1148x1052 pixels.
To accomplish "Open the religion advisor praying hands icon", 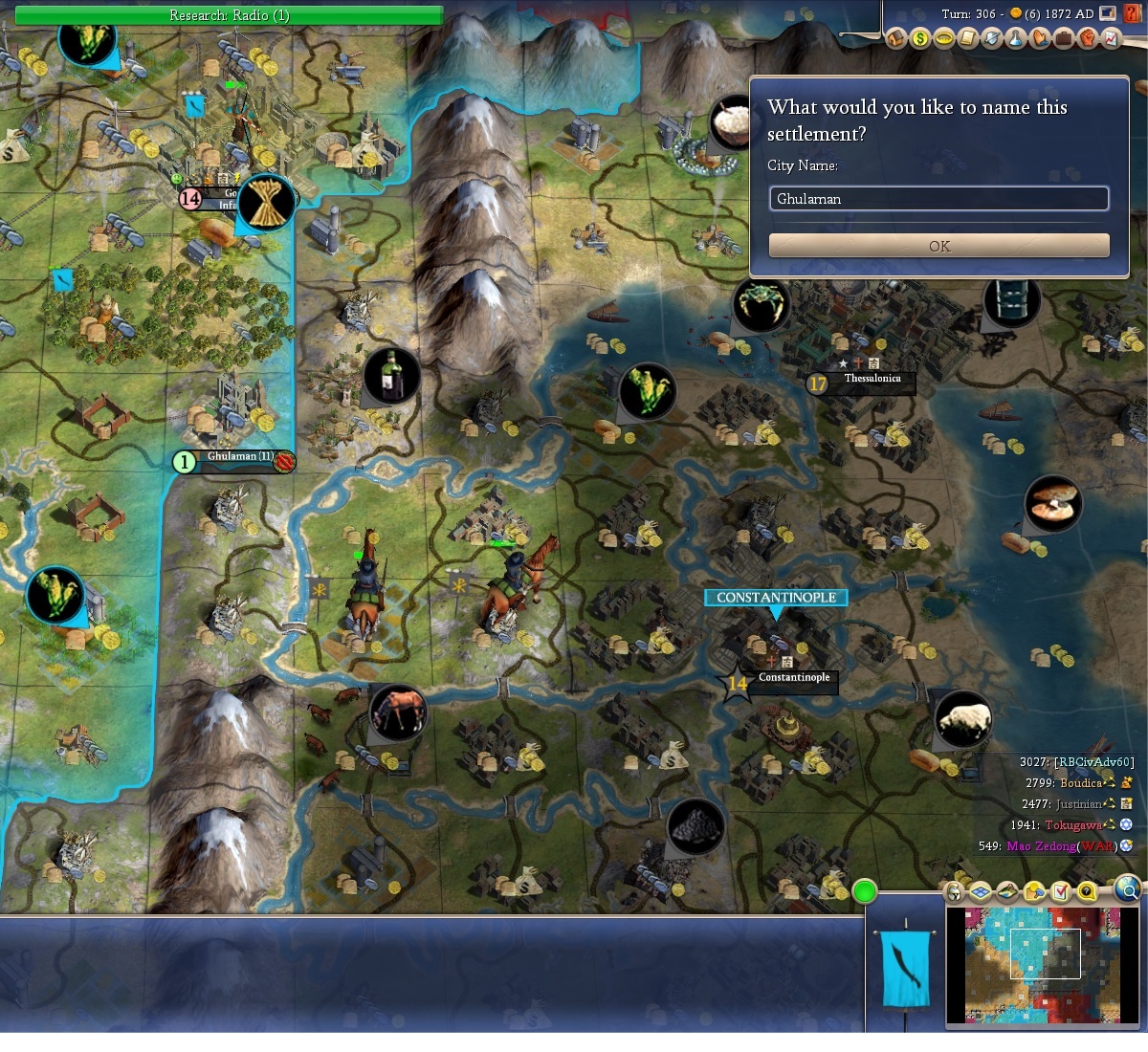I will [1040, 38].
